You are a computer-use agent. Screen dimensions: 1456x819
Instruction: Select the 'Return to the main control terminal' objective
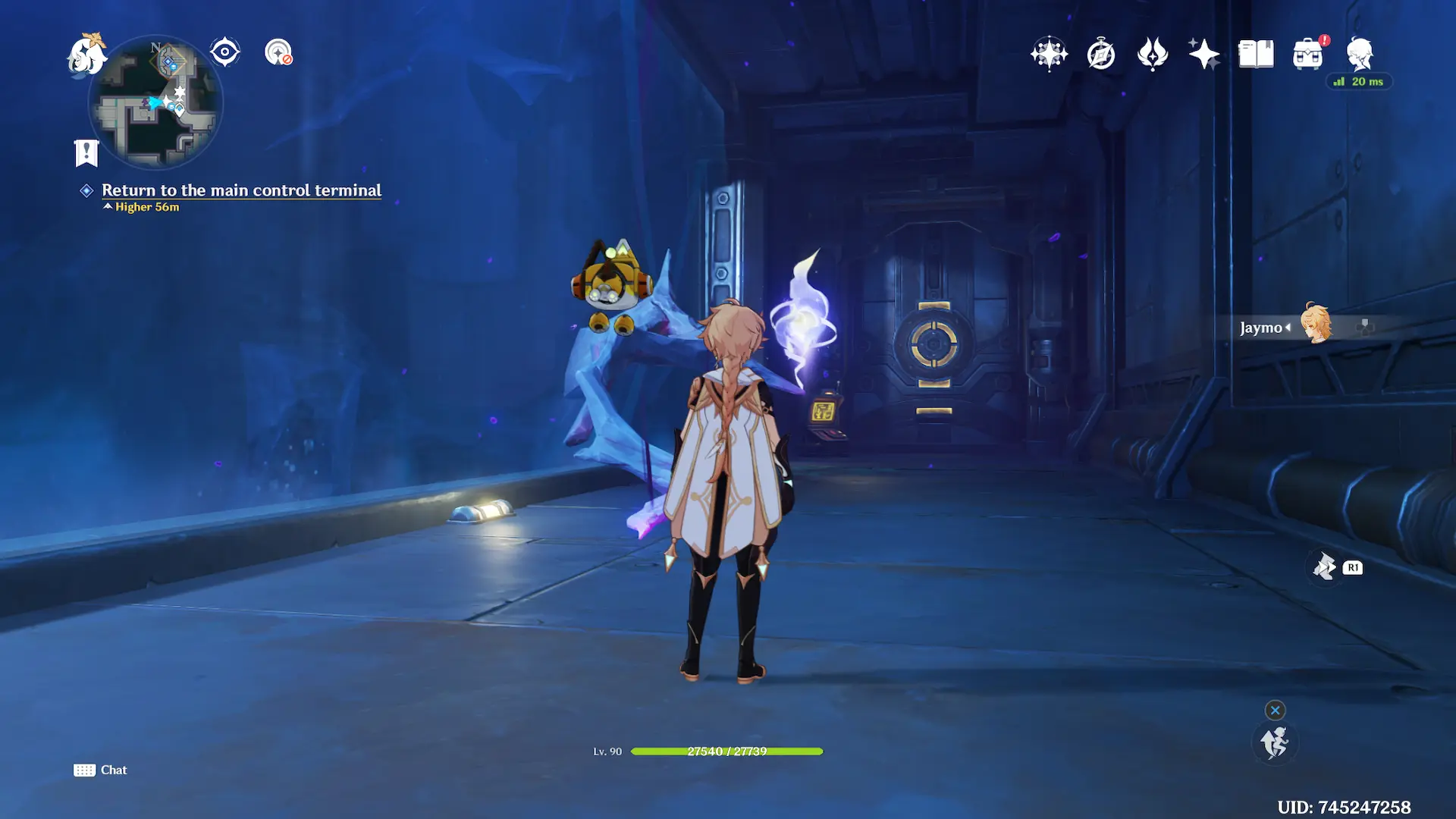pos(241,190)
